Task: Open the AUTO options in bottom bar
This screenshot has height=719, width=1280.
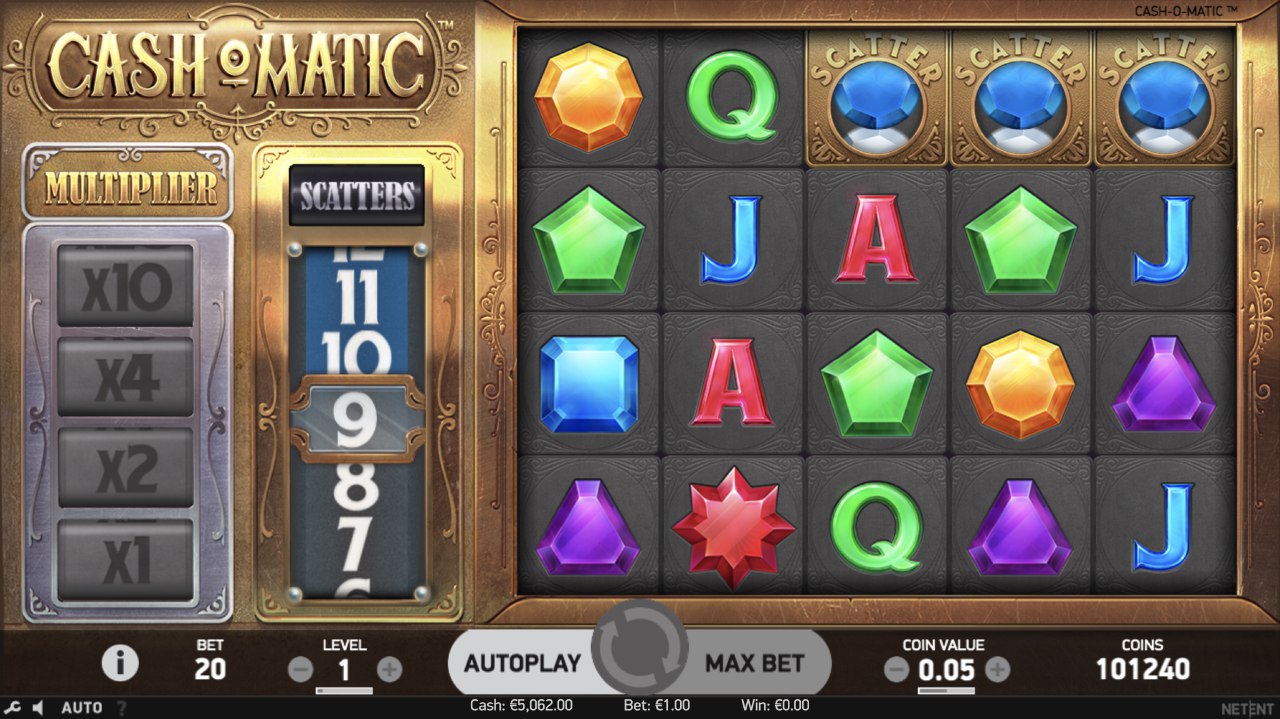Action: point(82,708)
